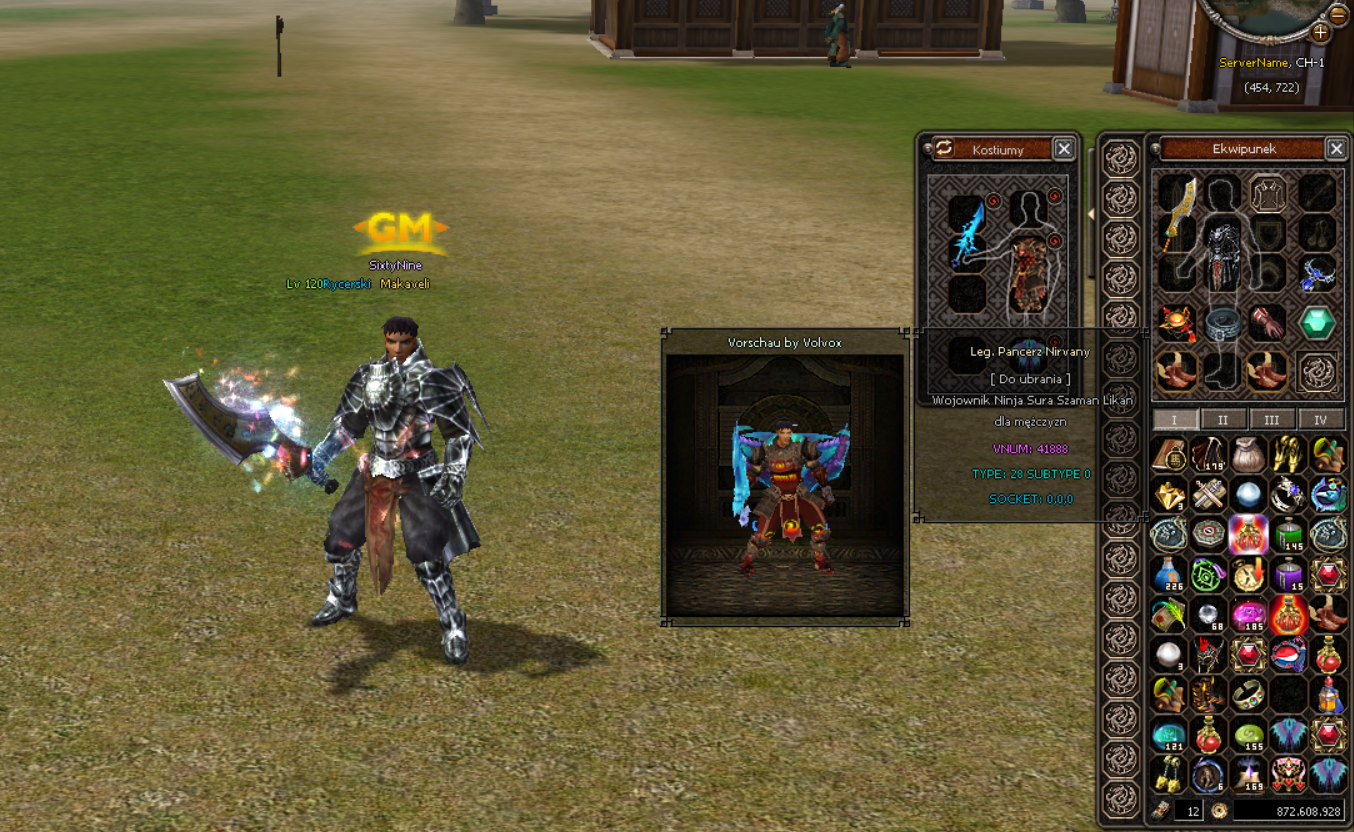Viewport: 1354px width, 832px height.
Task: Click the green talisman gem in equipment
Action: (x=1317, y=322)
